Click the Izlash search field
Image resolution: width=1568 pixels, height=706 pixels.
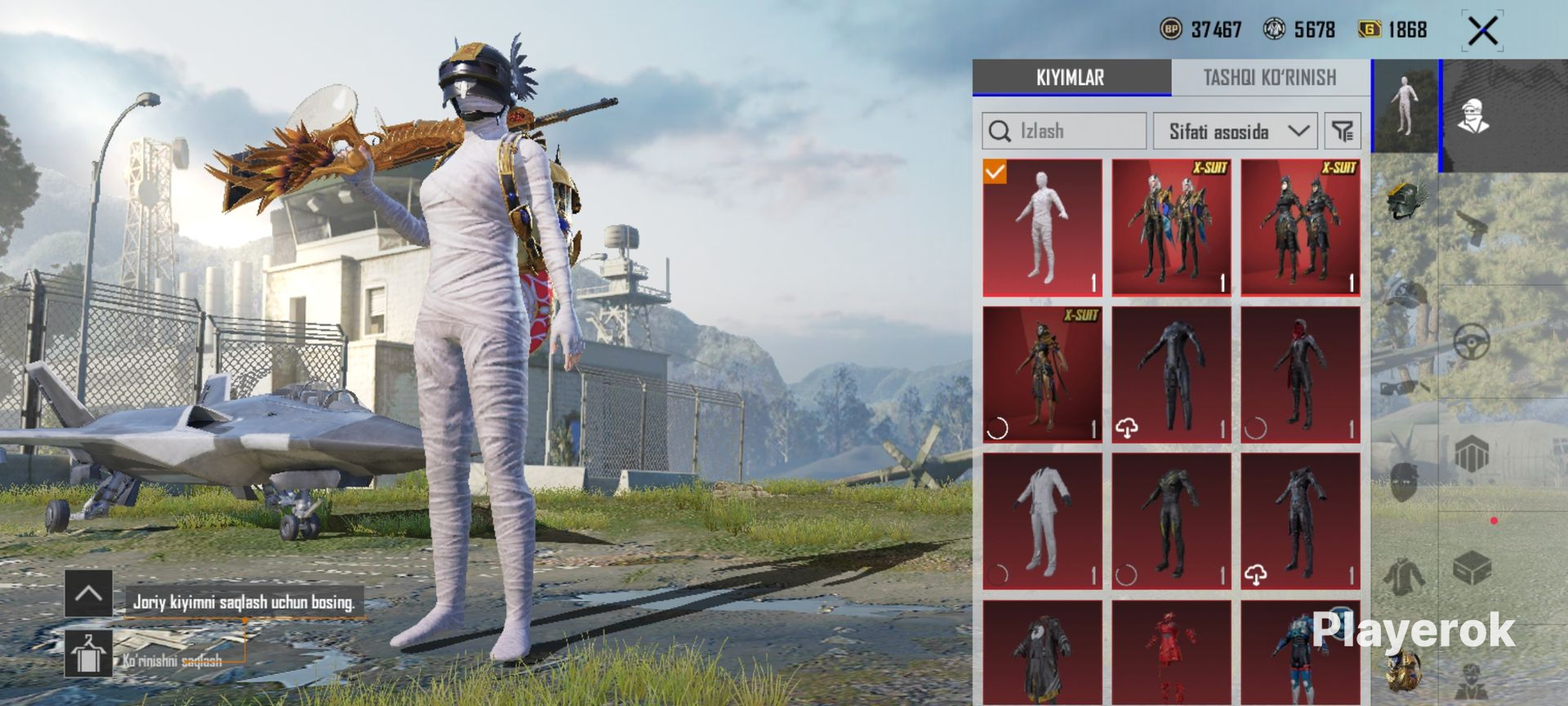(1064, 131)
